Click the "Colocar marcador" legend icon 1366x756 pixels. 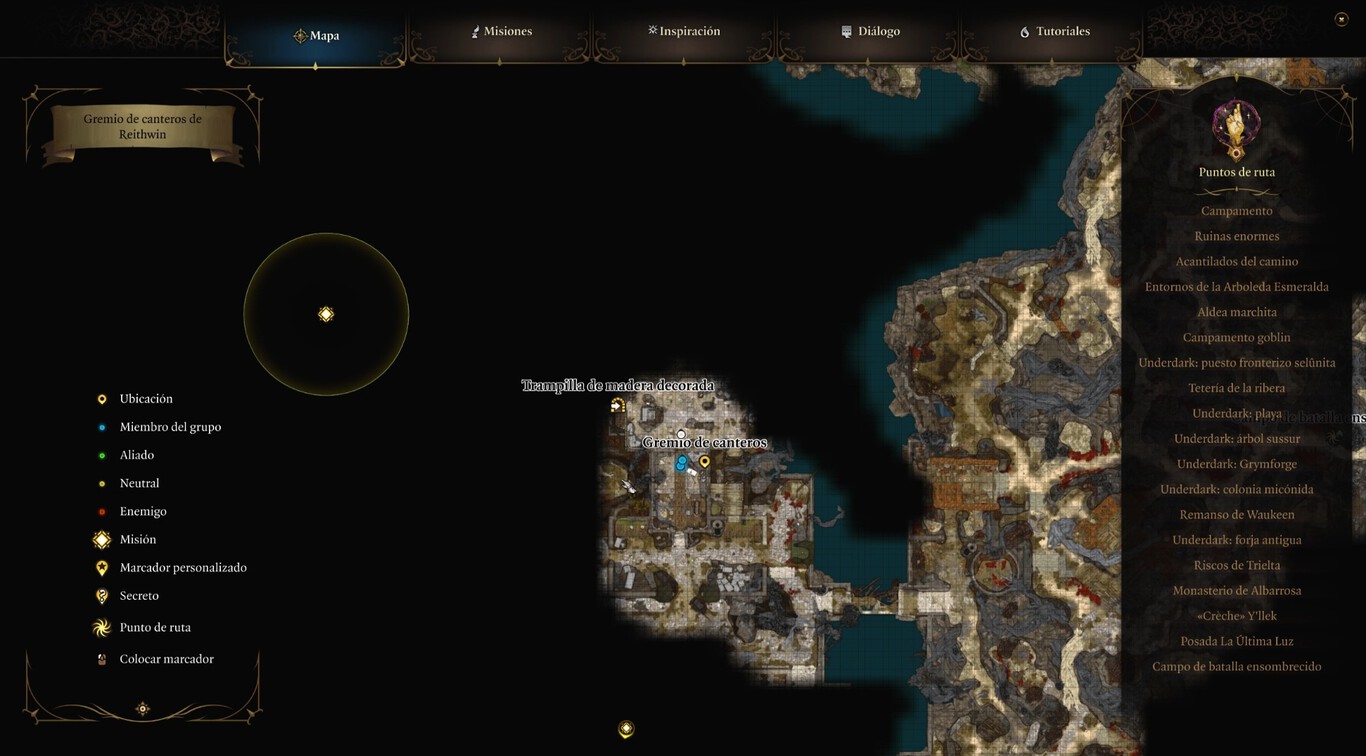[x=101, y=658]
